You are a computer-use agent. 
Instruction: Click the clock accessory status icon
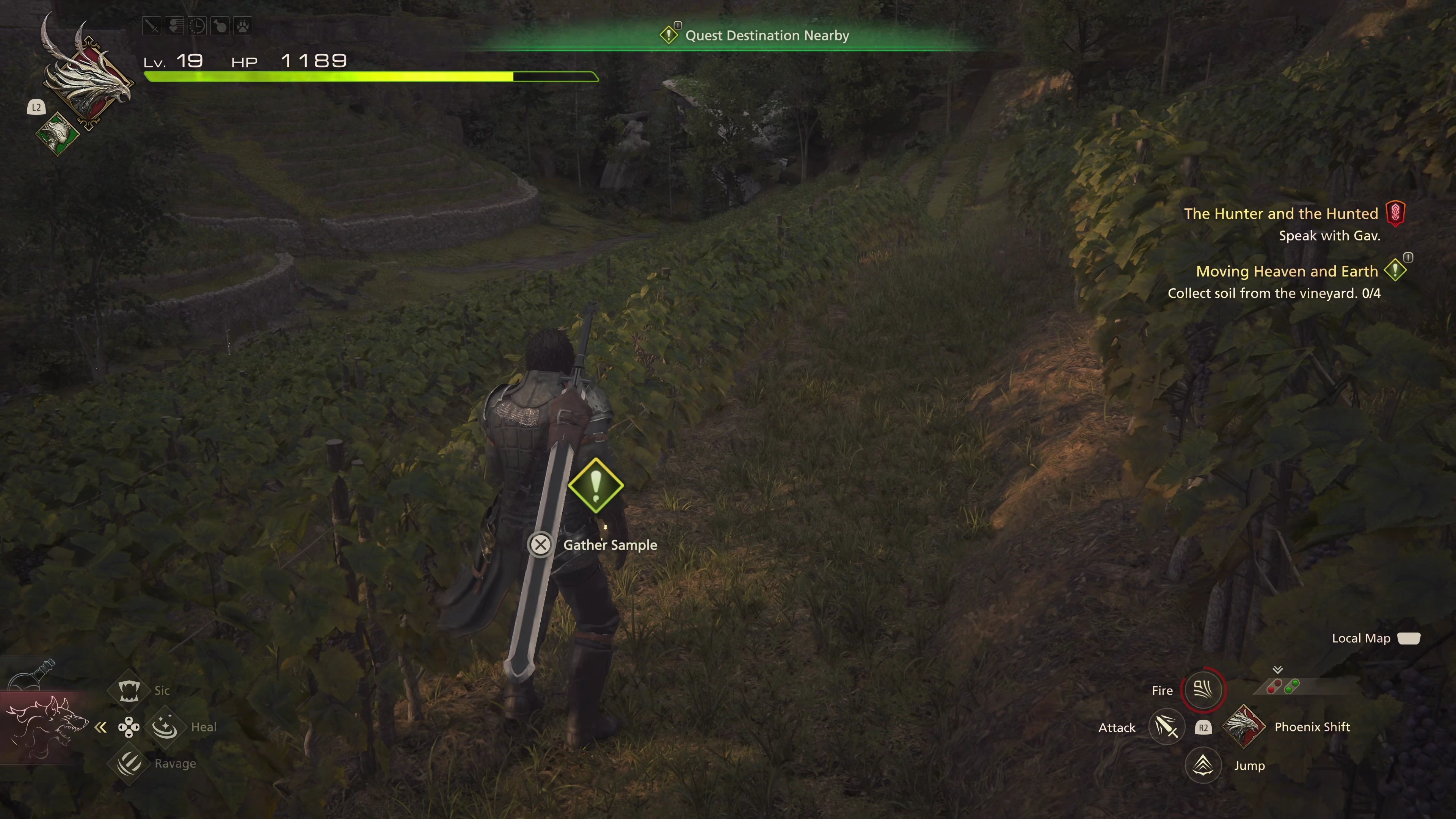point(197,26)
